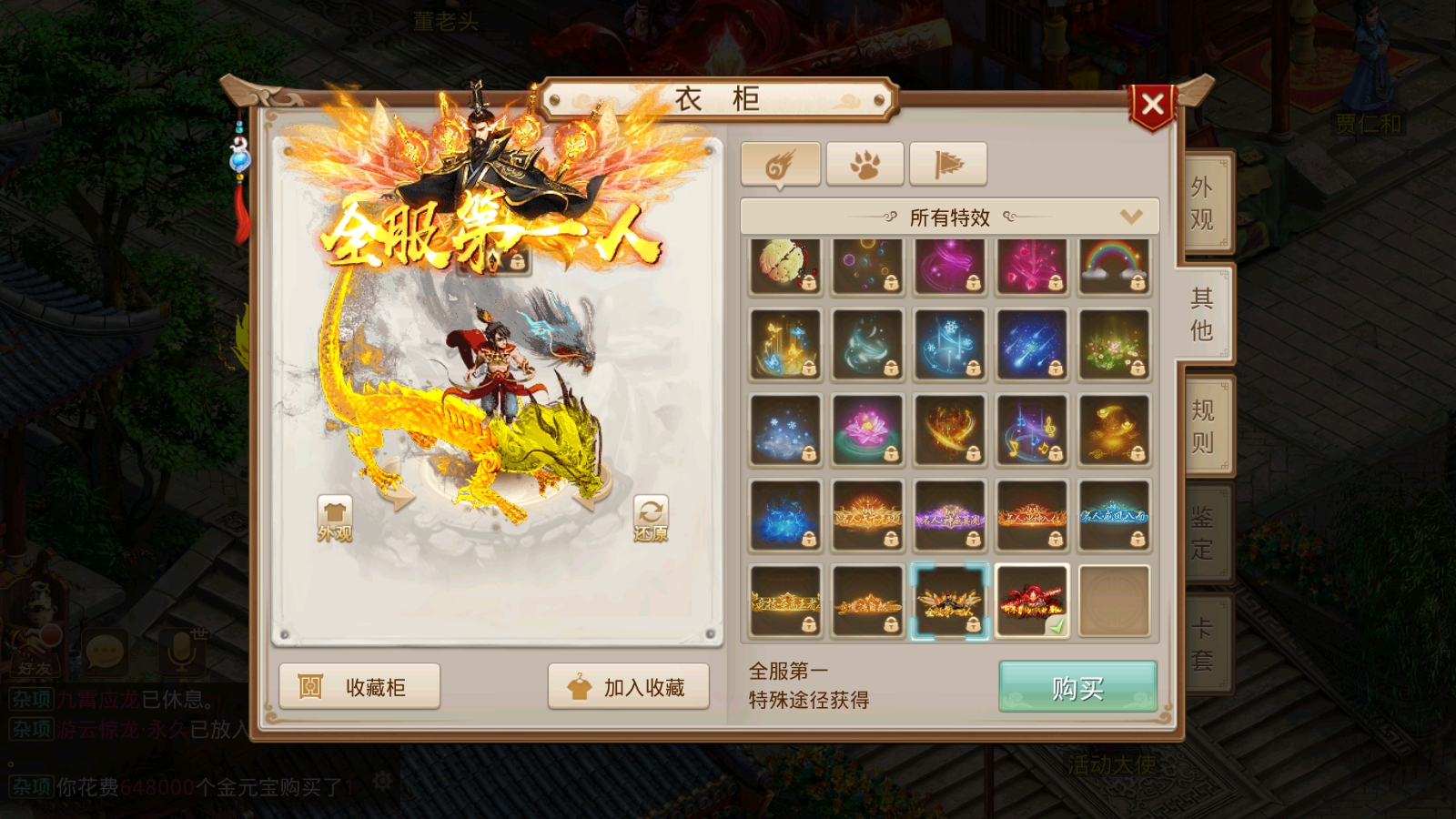
Task: Expand the 所有特效 filter dropdown
Action: coord(947,216)
